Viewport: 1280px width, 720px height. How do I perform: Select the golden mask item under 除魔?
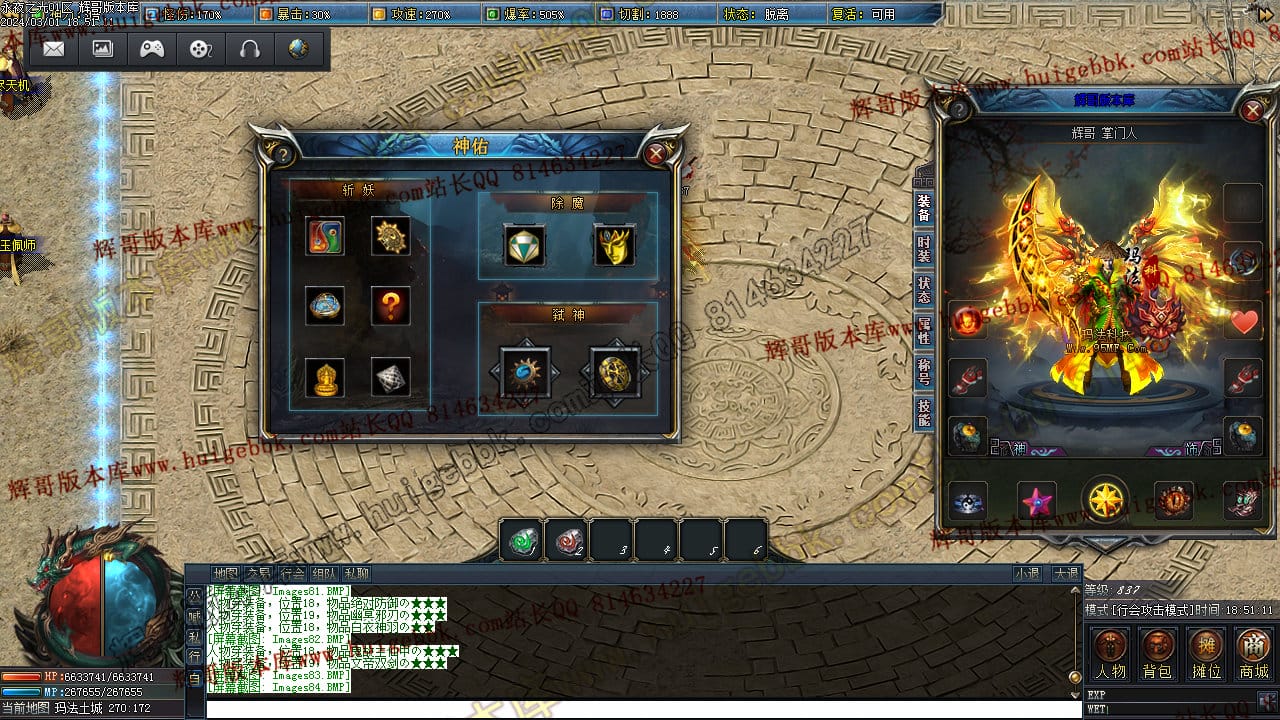614,245
